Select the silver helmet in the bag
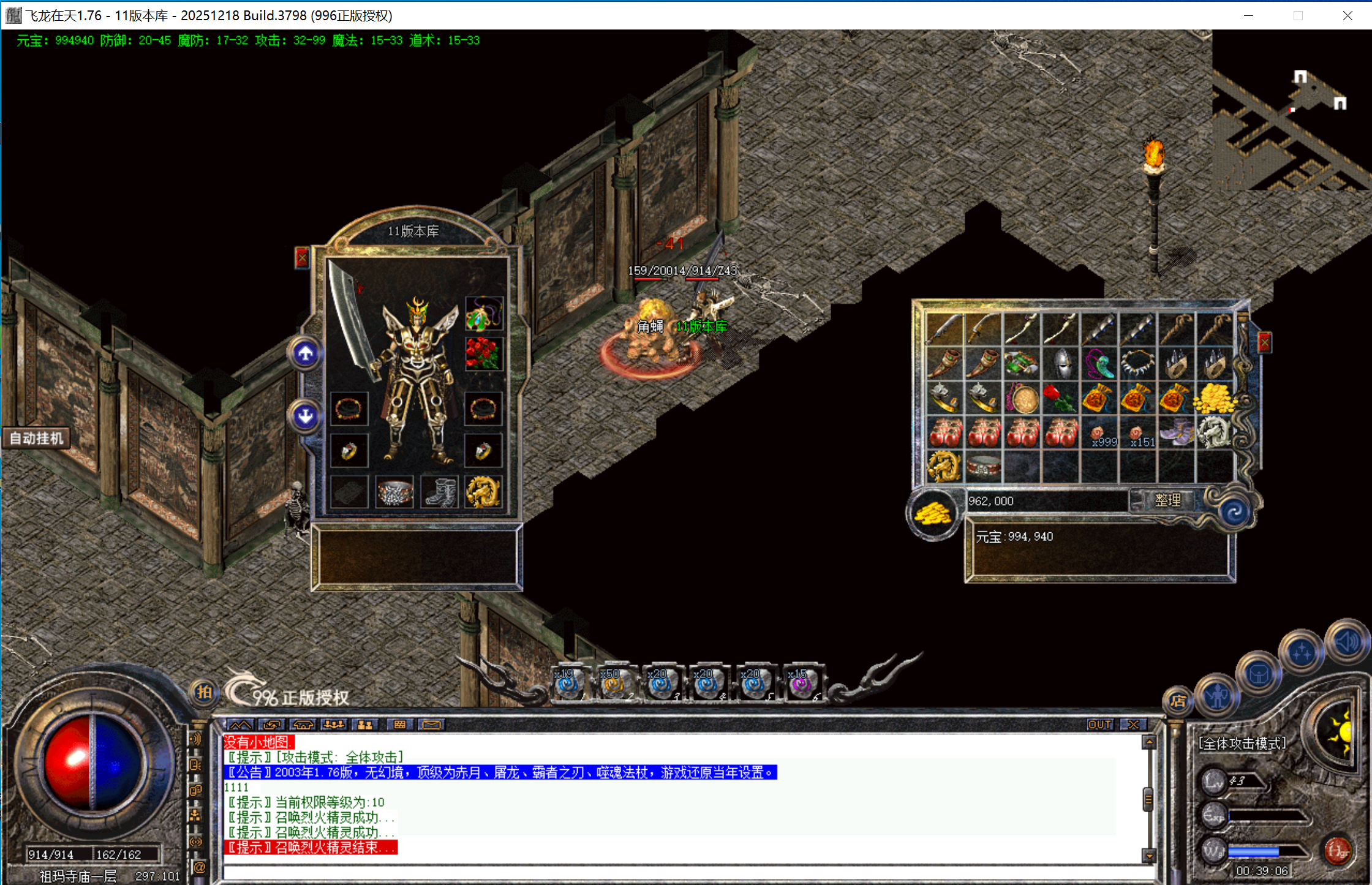 1061,364
